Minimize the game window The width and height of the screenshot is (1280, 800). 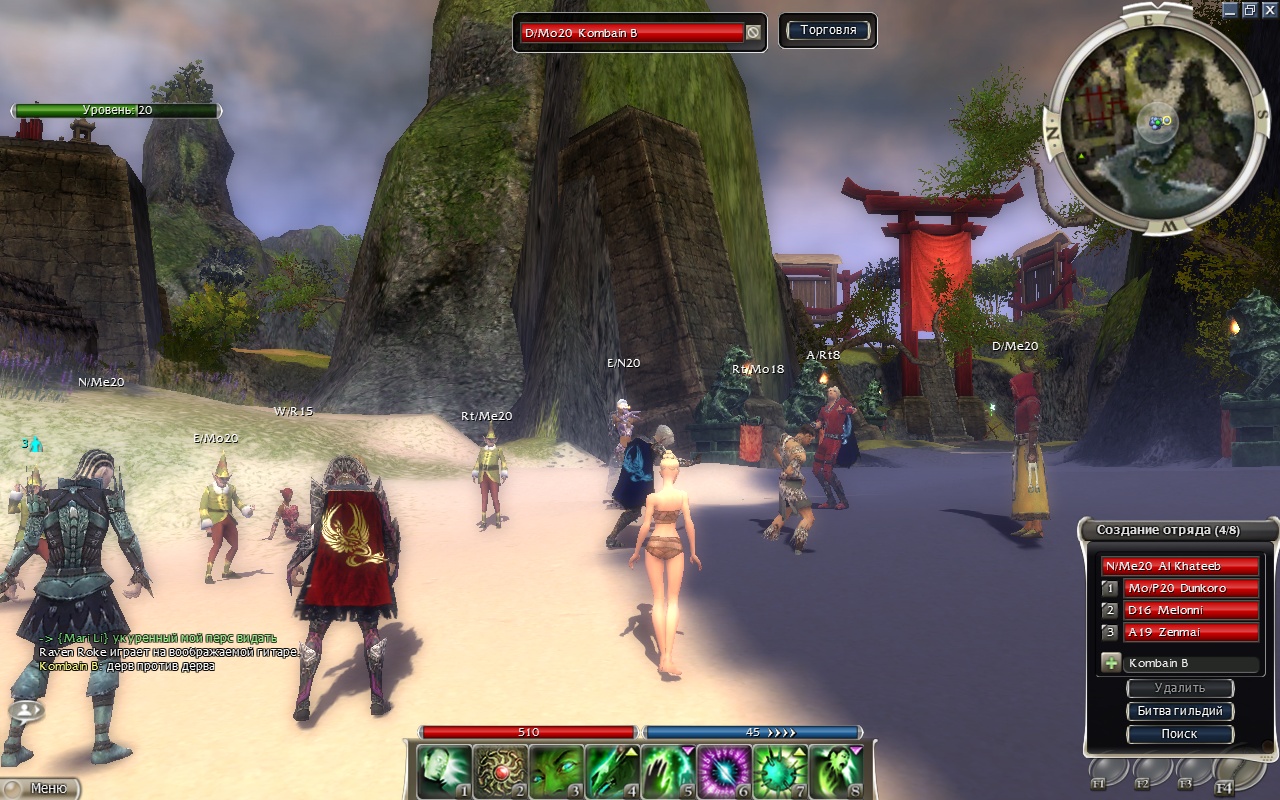point(1229,10)
